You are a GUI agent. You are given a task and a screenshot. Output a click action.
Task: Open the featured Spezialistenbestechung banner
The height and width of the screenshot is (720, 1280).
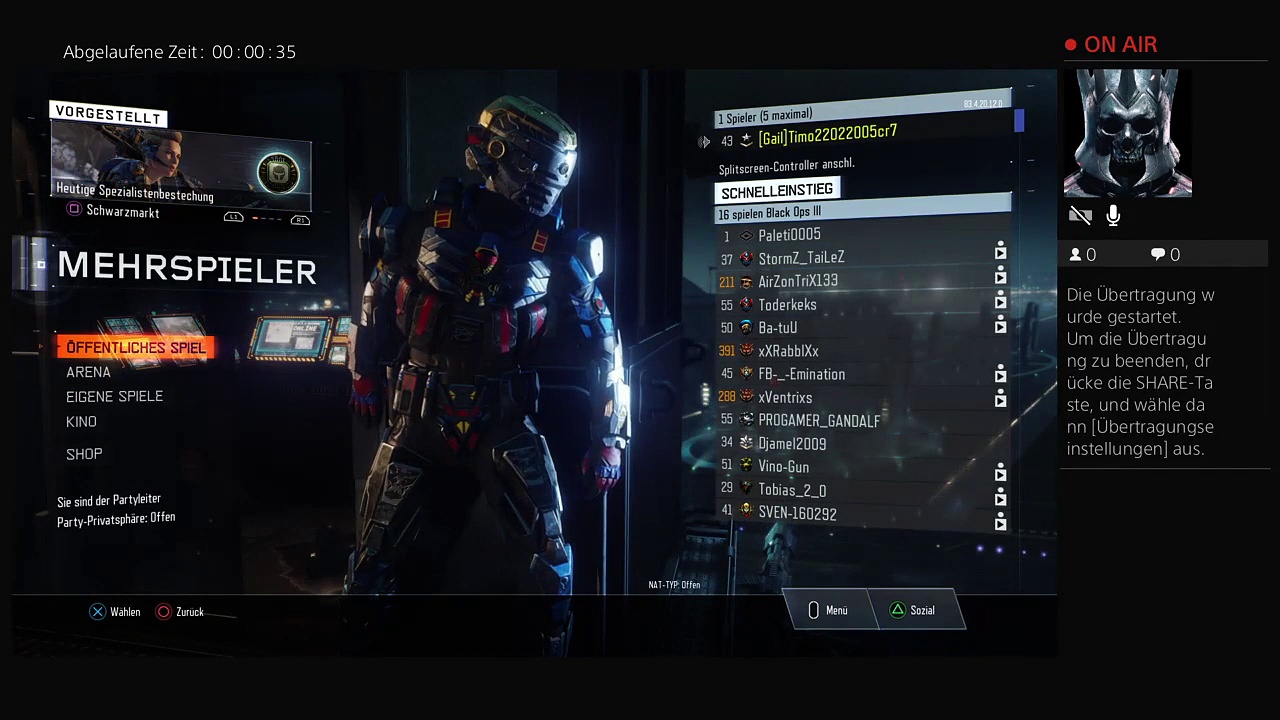click(x=181, y=167)
